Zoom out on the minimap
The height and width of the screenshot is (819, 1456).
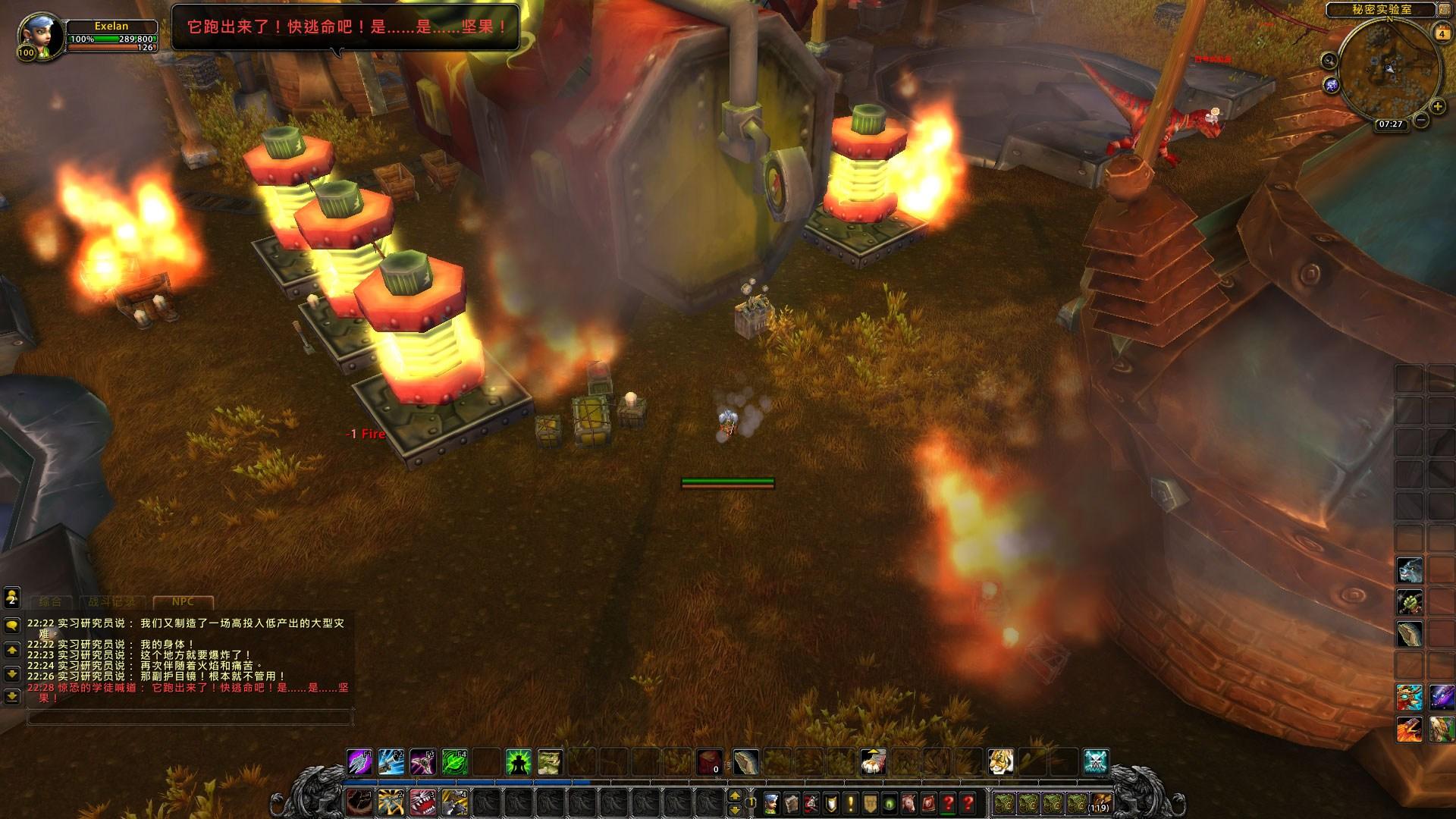tap(1420, 121)
